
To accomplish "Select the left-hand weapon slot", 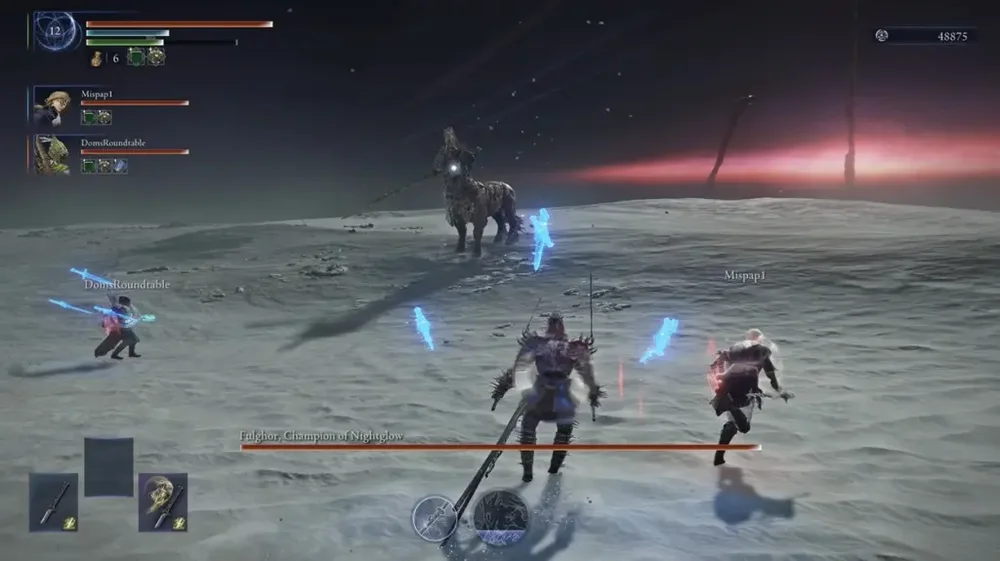I will pos(53,502).
